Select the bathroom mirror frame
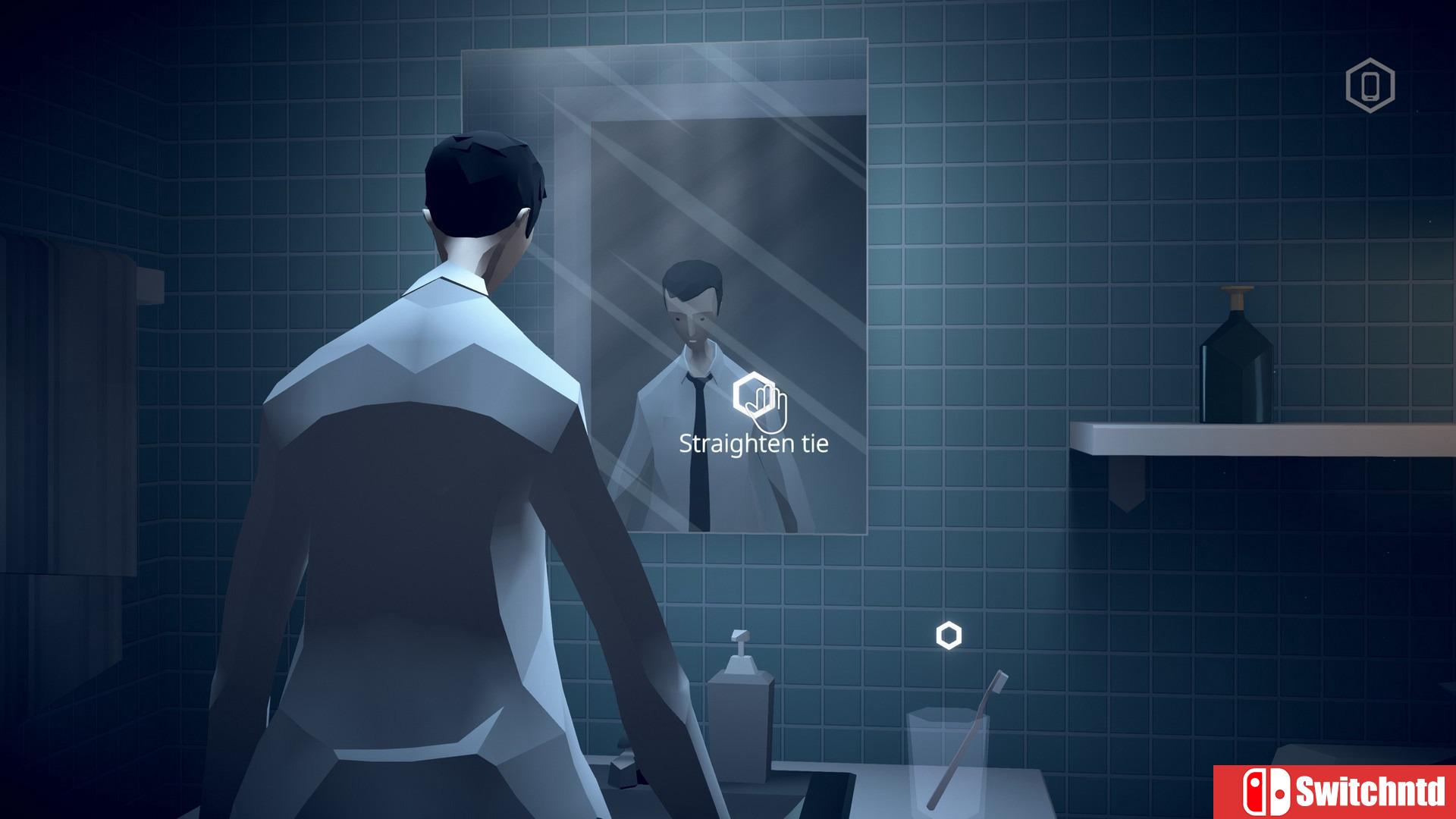The height and width of the screenshot is (819, 1456). click(x=667, y=76)
